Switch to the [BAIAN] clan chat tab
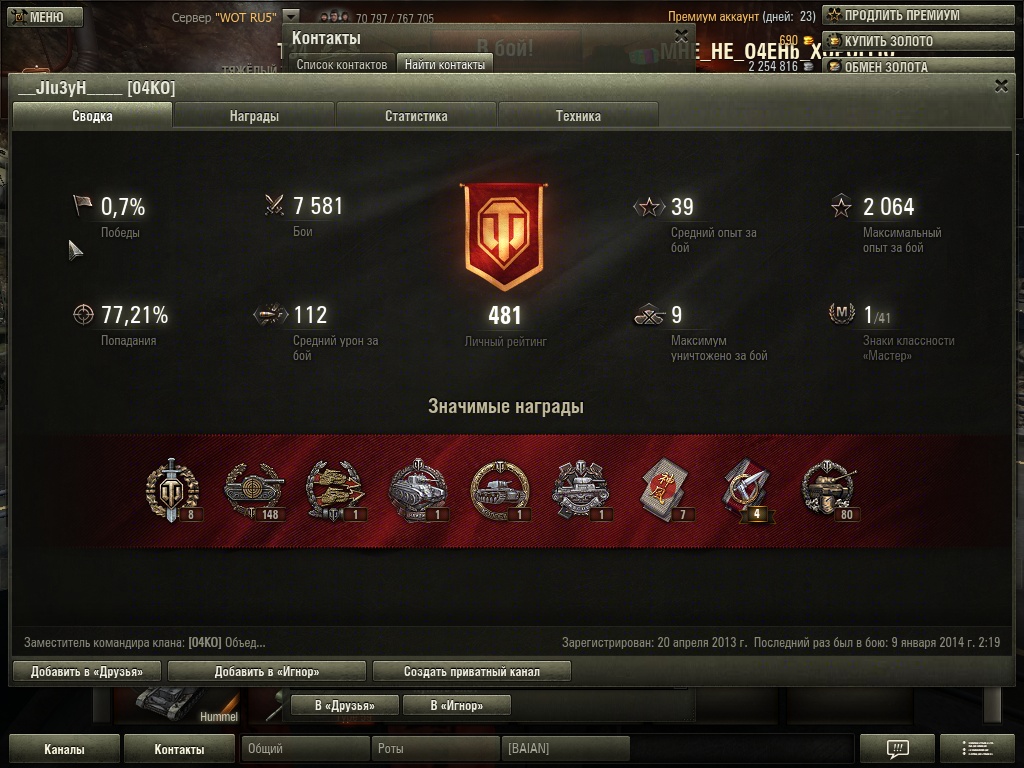1024x768 pixels. click(564, 749)
